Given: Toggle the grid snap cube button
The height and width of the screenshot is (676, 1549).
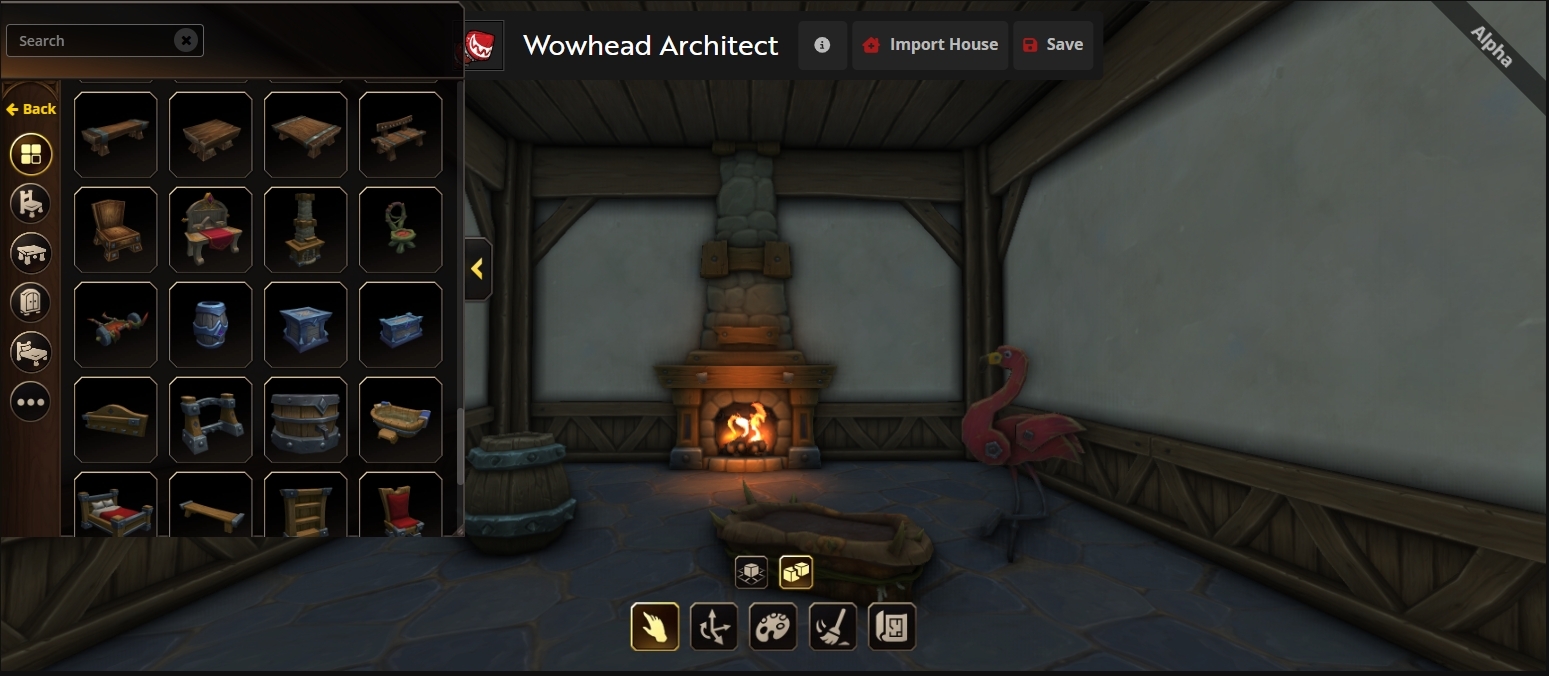Looking at the screenshot, I should [x=751, y=572].
